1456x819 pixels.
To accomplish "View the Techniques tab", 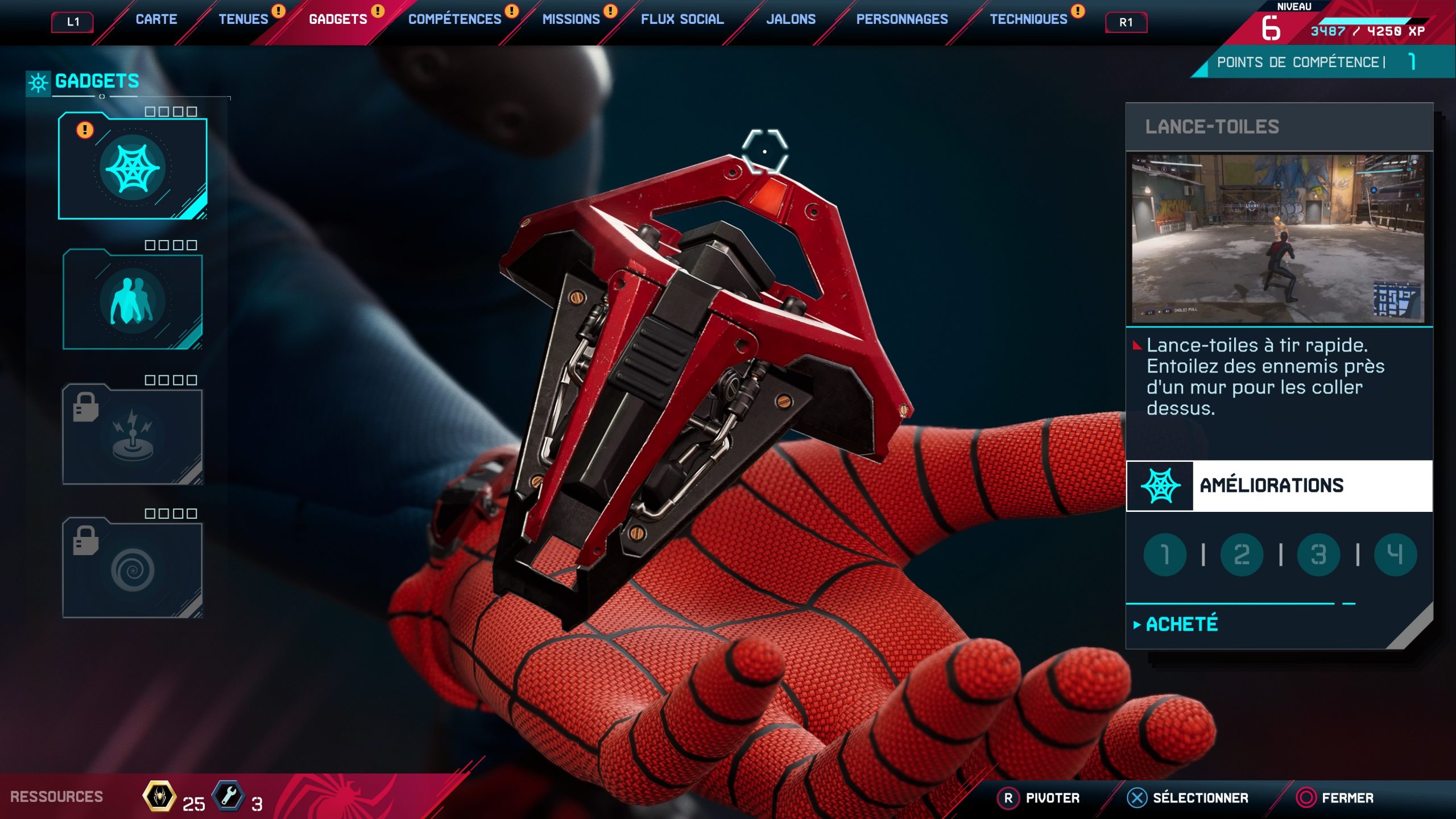I will click(1028, 19).
